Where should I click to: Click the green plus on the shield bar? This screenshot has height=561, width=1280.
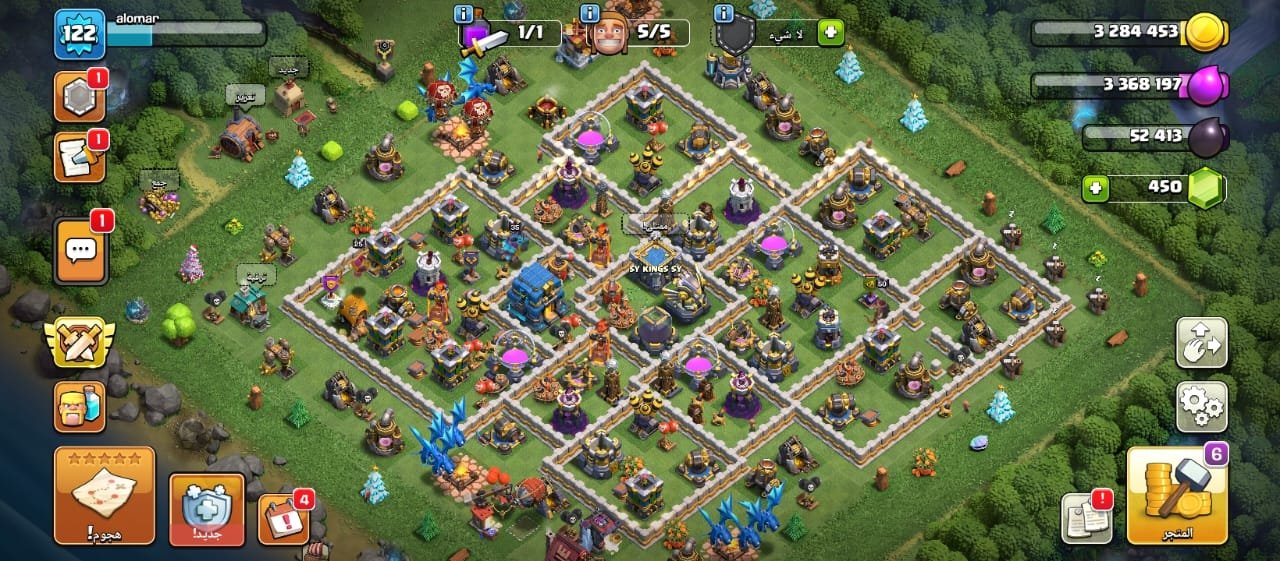(x=830, y=33)
